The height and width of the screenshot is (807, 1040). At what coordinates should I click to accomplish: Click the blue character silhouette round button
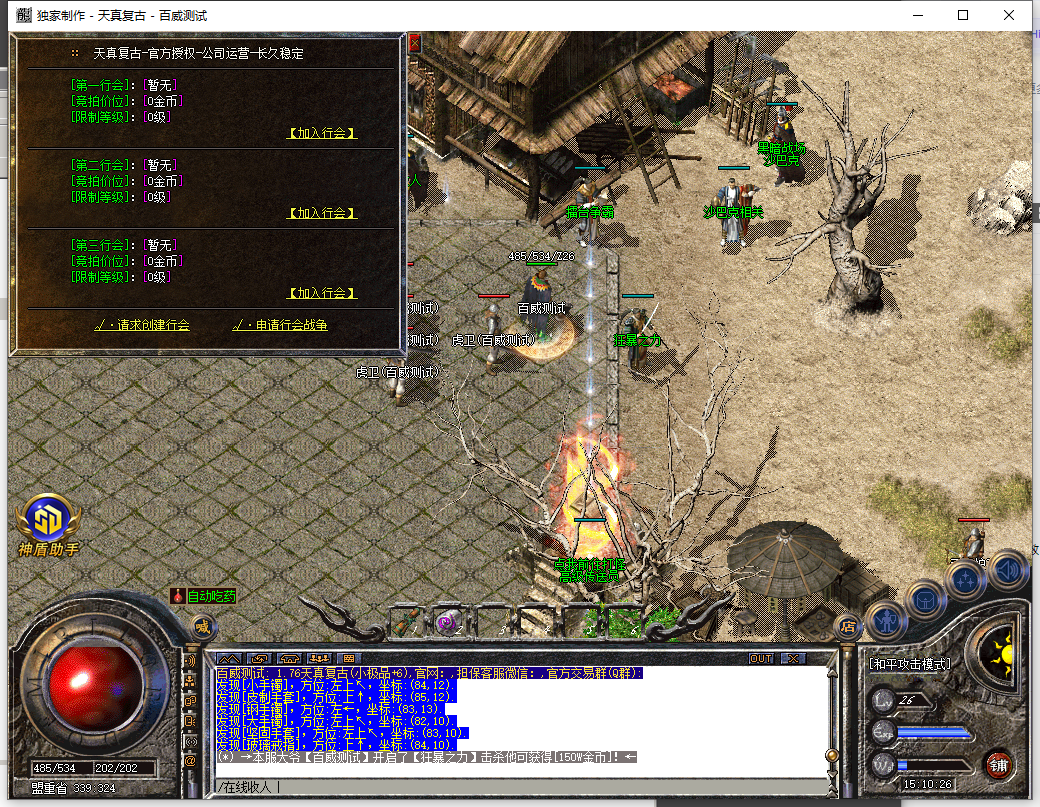click(x=886, y=620)
